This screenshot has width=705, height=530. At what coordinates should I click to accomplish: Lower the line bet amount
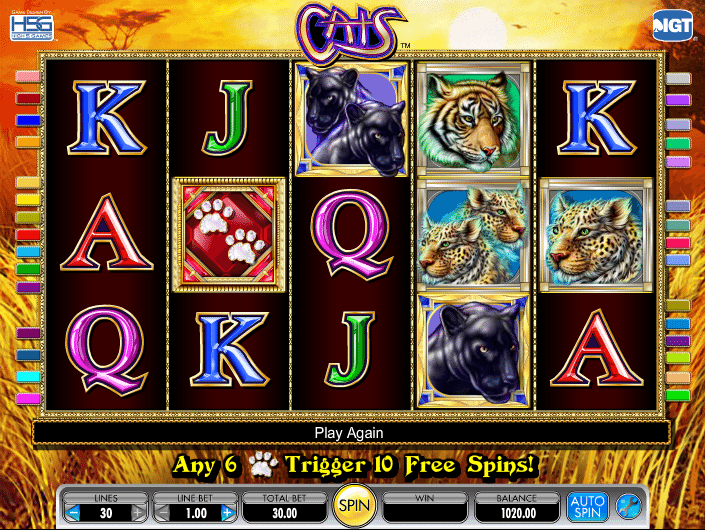point(163,513)
